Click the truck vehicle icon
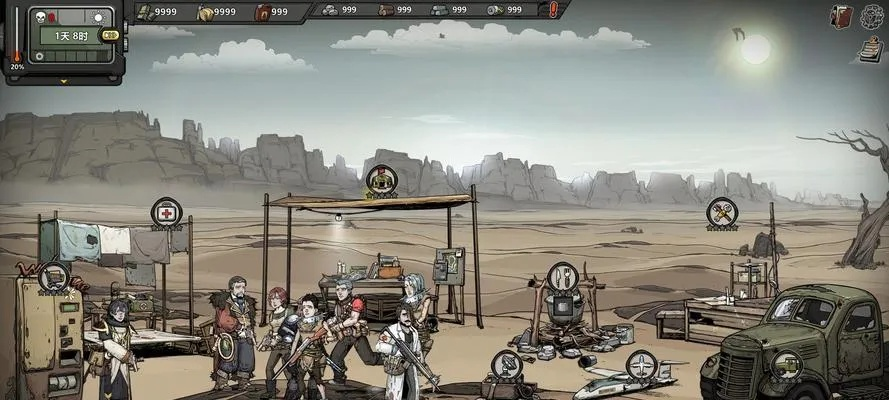The height and width of the screenshot is (400, 889). 786,364
